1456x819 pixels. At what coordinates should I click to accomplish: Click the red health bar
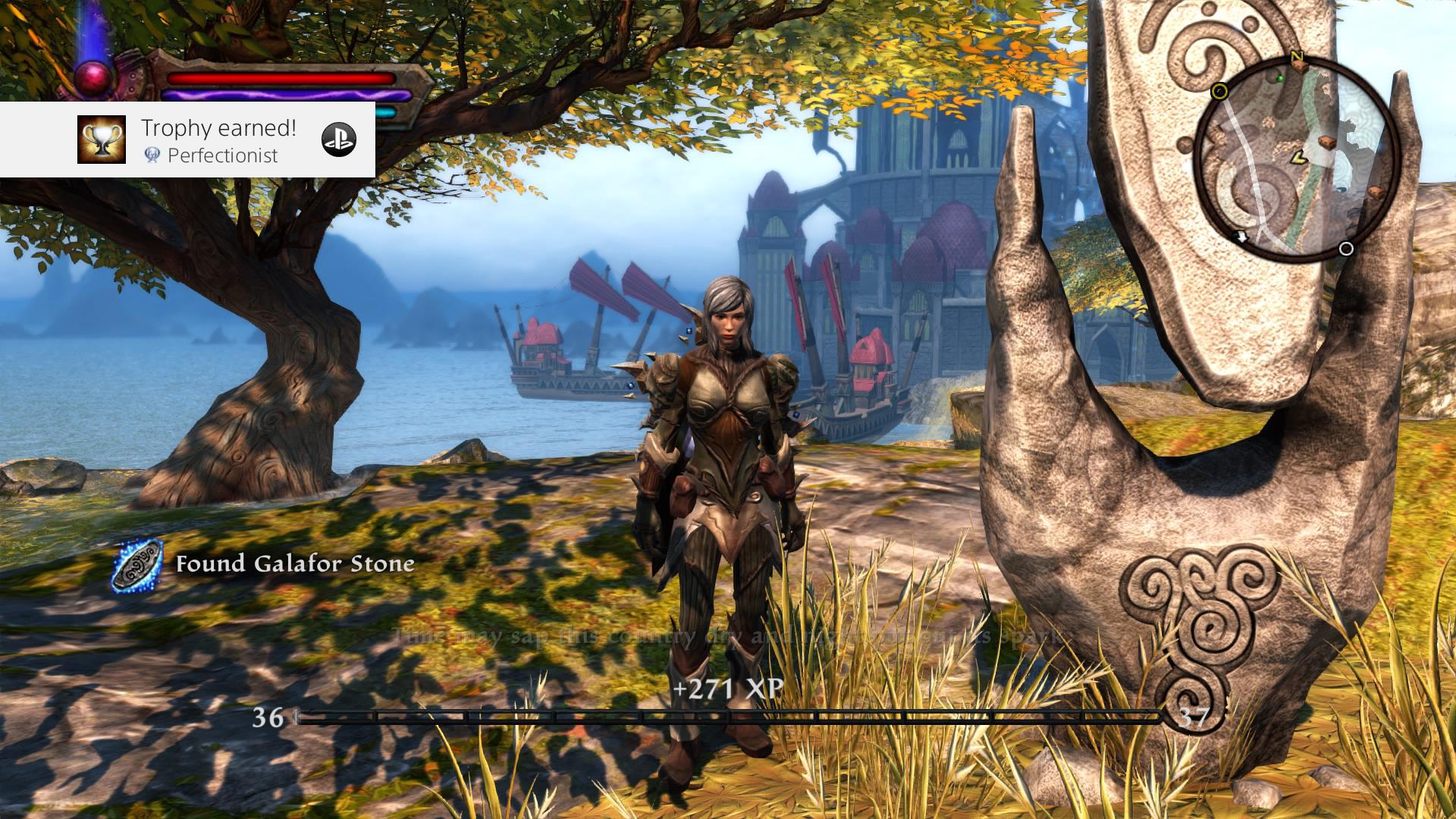click(281, 77)
